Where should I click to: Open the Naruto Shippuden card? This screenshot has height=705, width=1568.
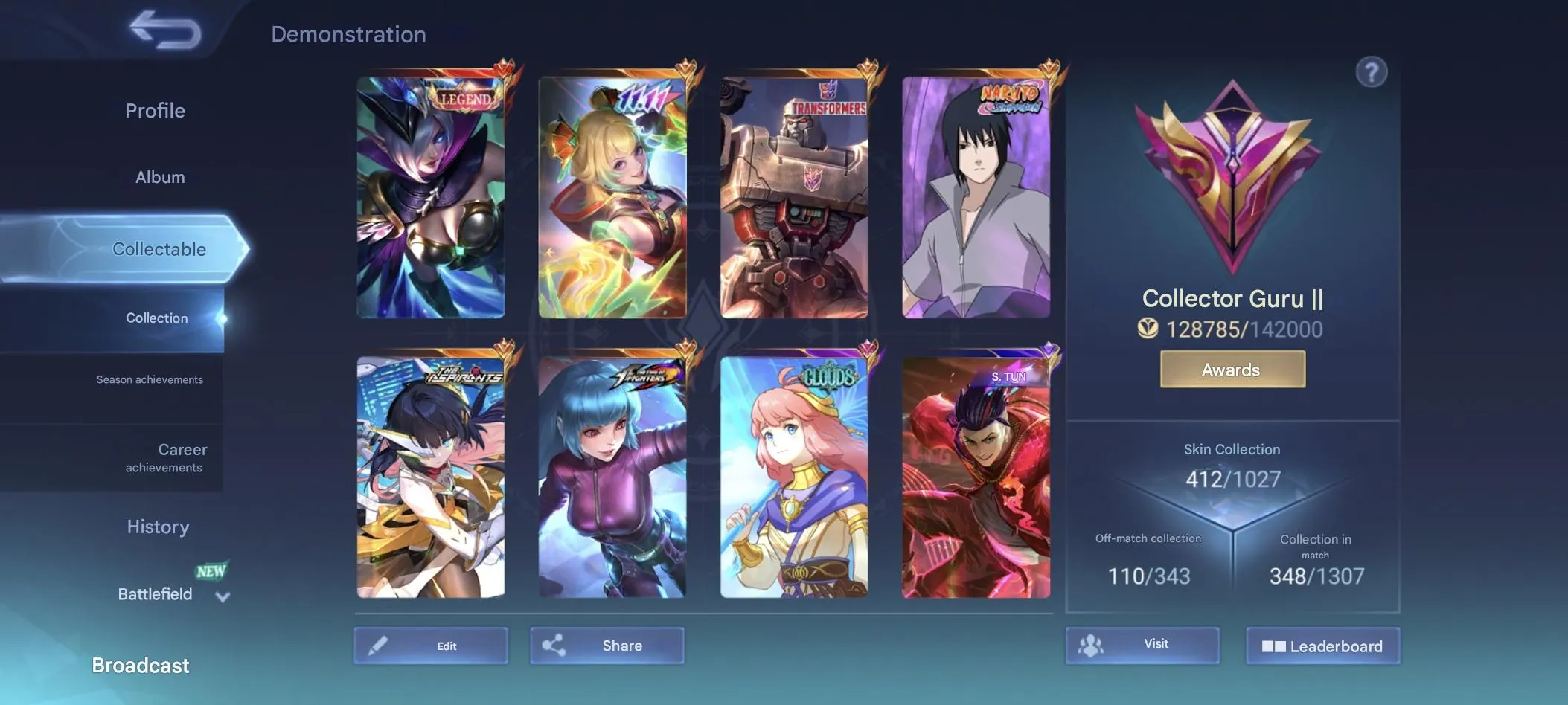[975, 195]
